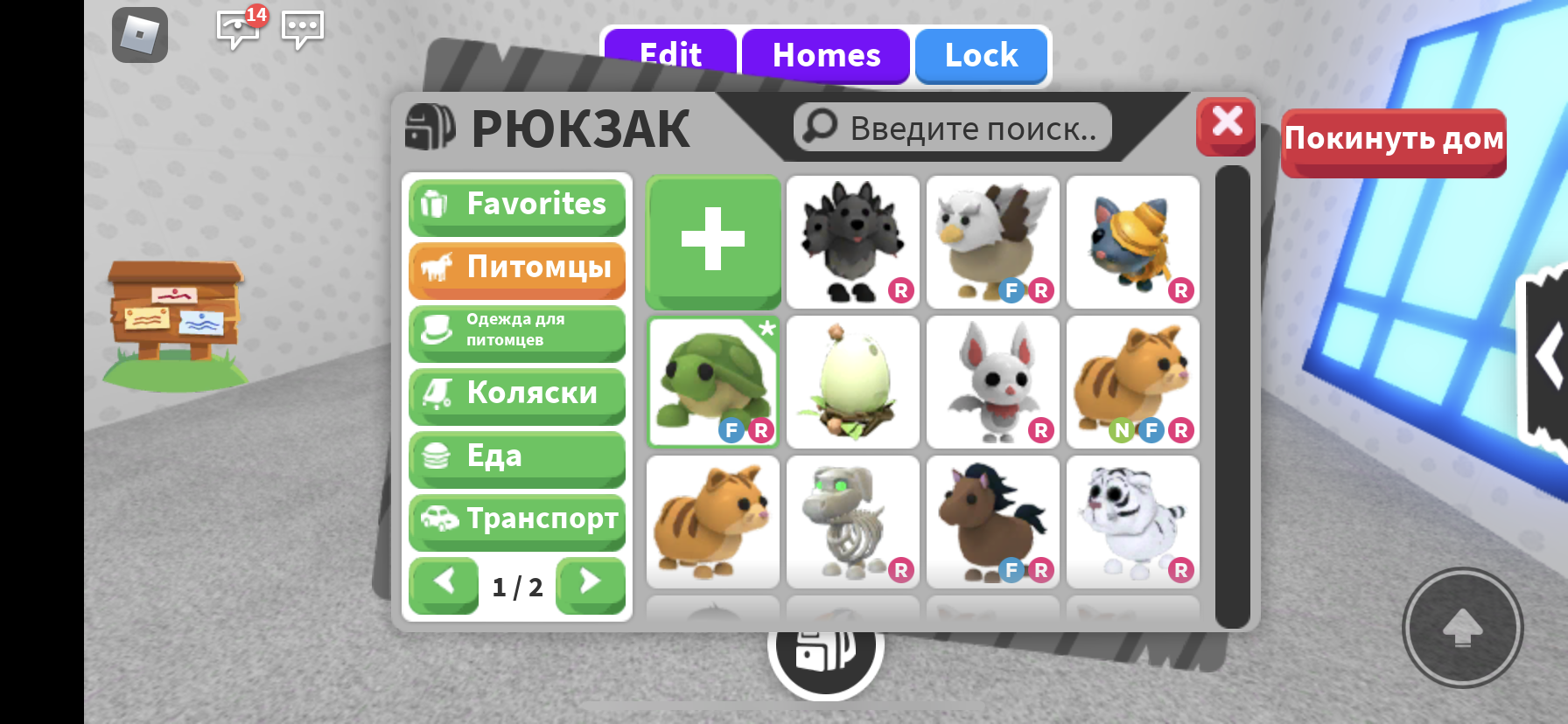The width and height of the screenshot is (1568, 724).
Task: Select the green turtle pet thumbnail
Action: click(x=712, y=382)
